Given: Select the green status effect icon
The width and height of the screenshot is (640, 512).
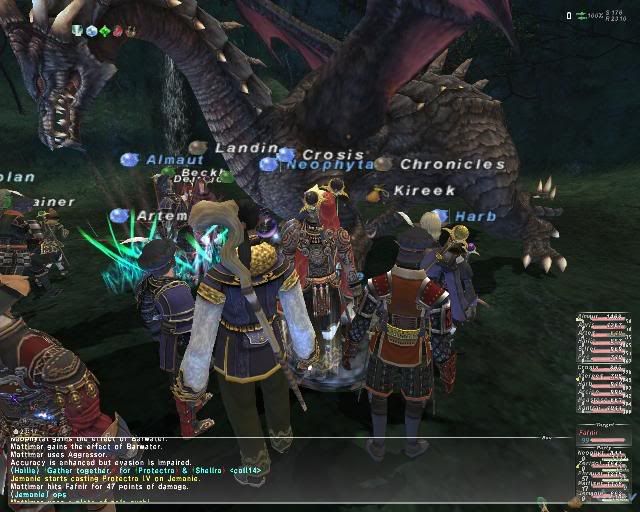Looking at the screenshot, I should pyautogui.click(x=104, y=31).
